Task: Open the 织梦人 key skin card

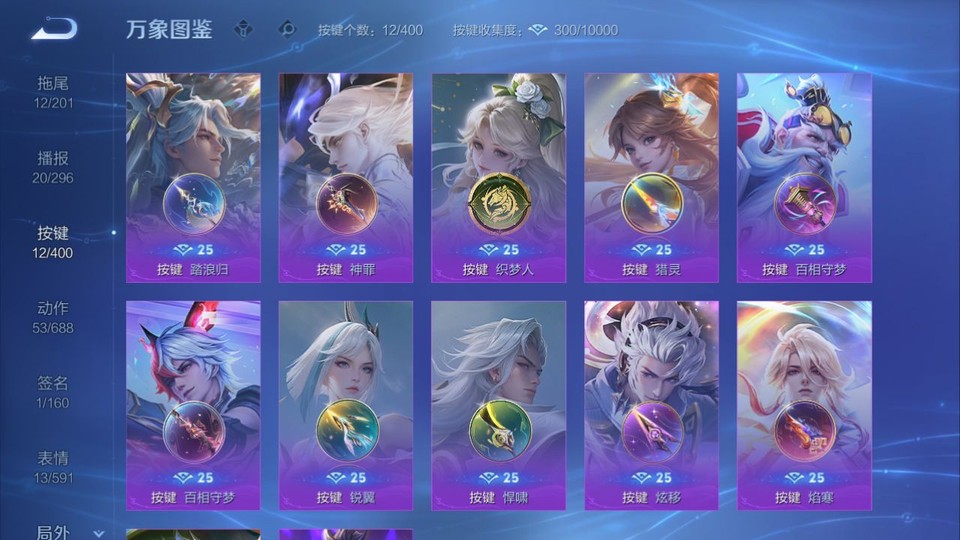Action: click(x=498, y=178)
